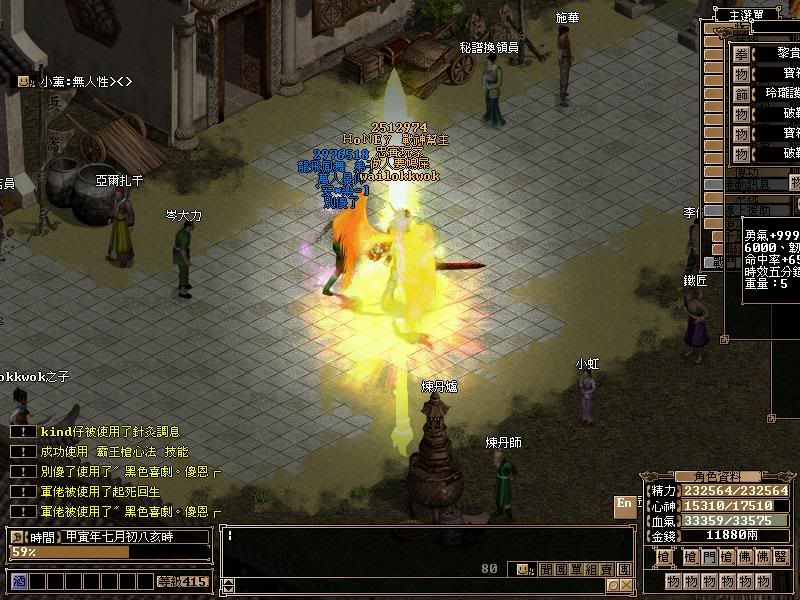
Task: Open the smiley emoticon picker
Action: point(521,569)
